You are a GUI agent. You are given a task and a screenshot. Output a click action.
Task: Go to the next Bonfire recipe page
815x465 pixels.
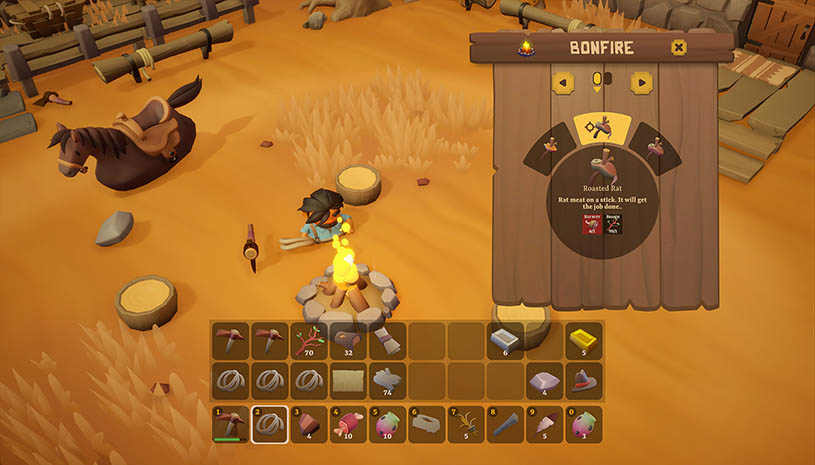[x=641, y=82]
